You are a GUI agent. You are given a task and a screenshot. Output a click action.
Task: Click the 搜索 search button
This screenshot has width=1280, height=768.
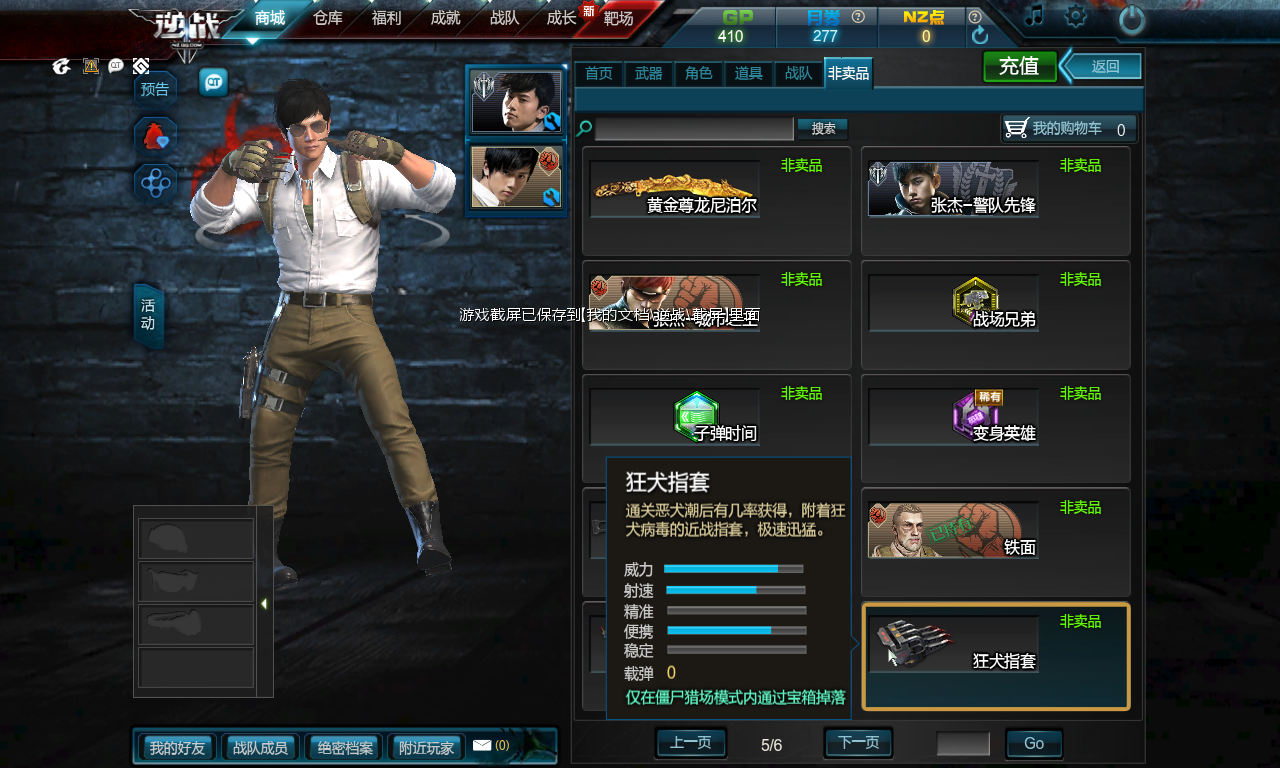click(823, 129)
